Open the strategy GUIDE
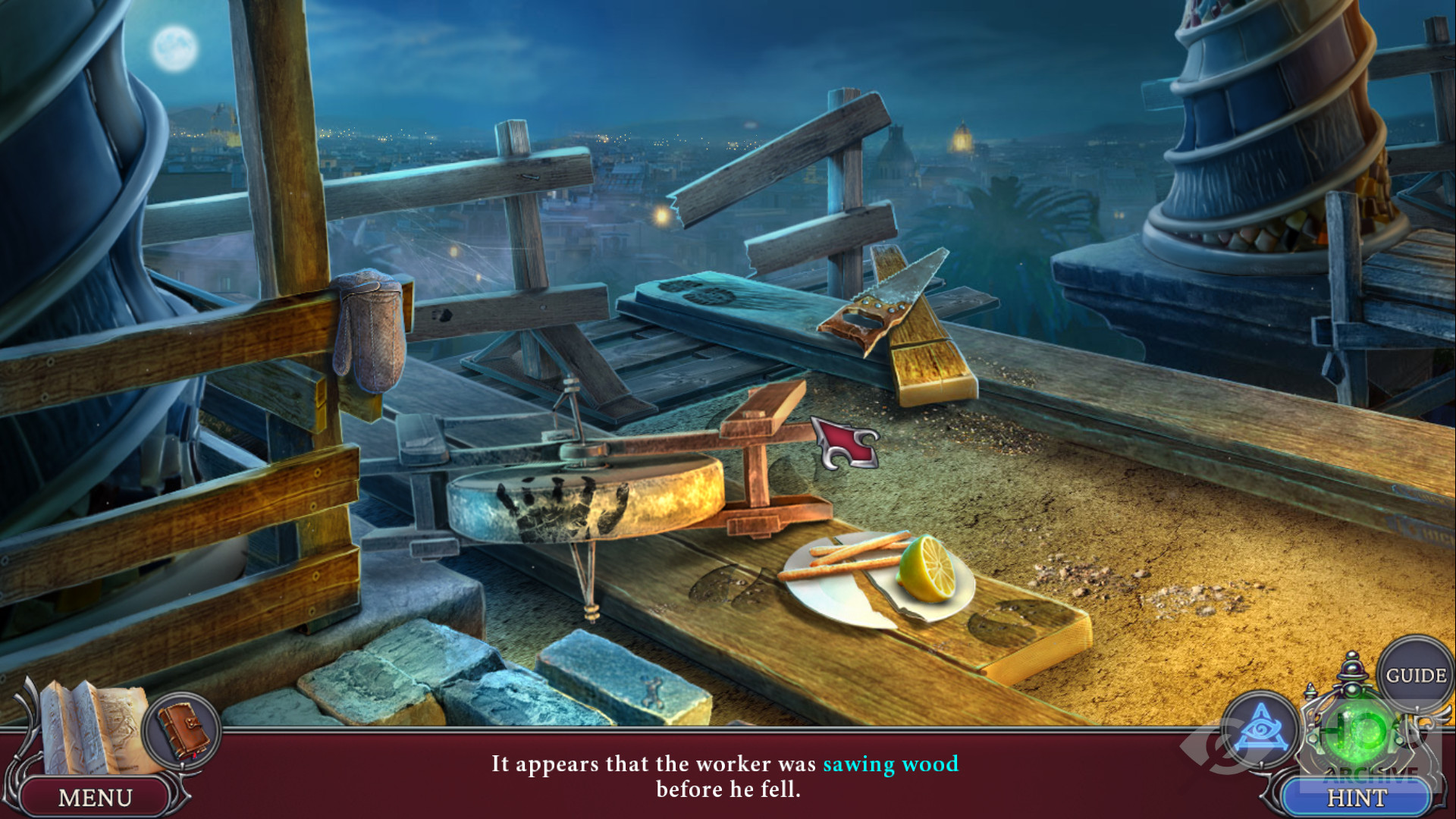This screenshot has width=1456, height=819. tap(1415, 675)
